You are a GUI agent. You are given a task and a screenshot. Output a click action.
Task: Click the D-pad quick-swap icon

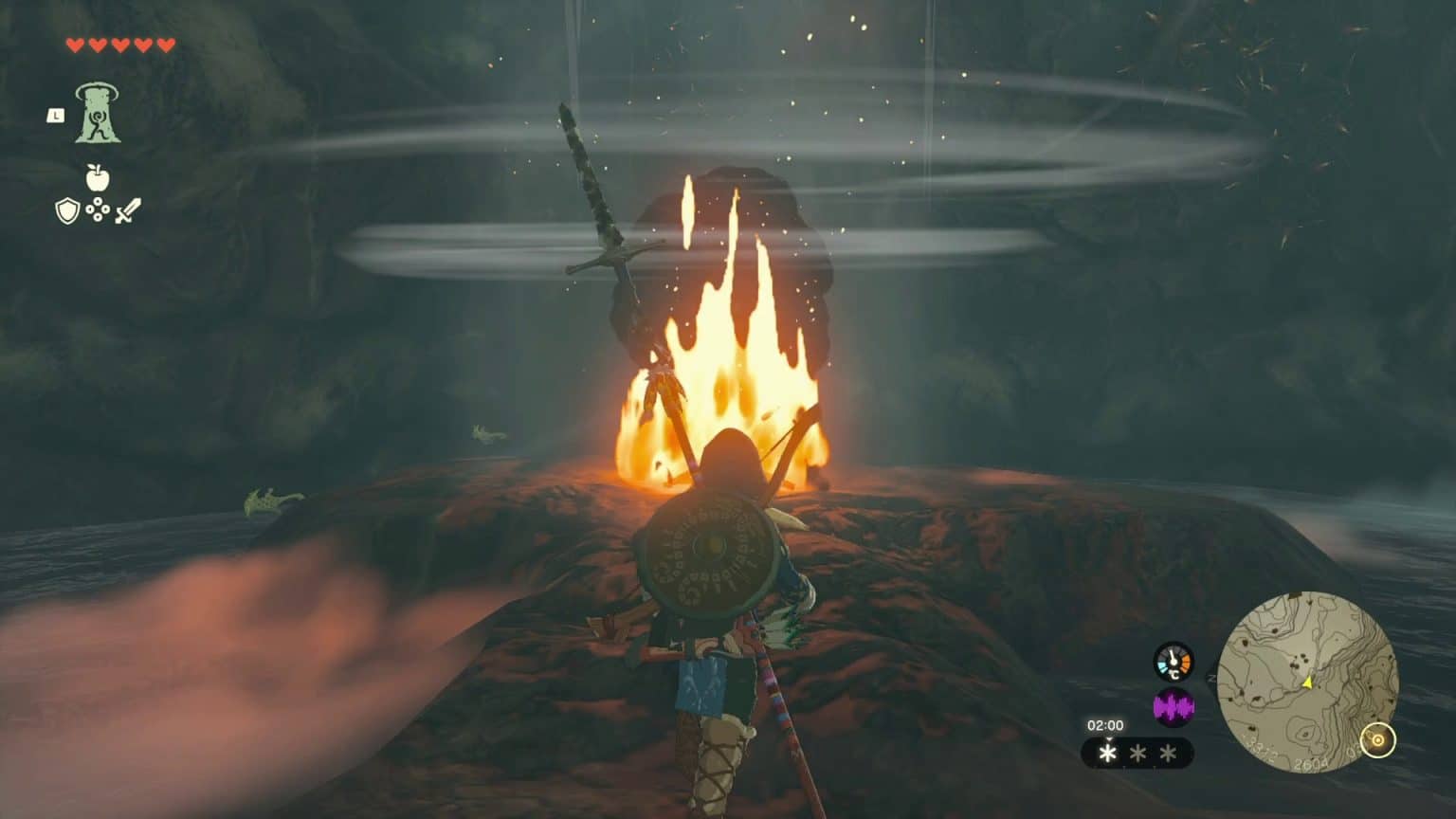pos(97,210)
